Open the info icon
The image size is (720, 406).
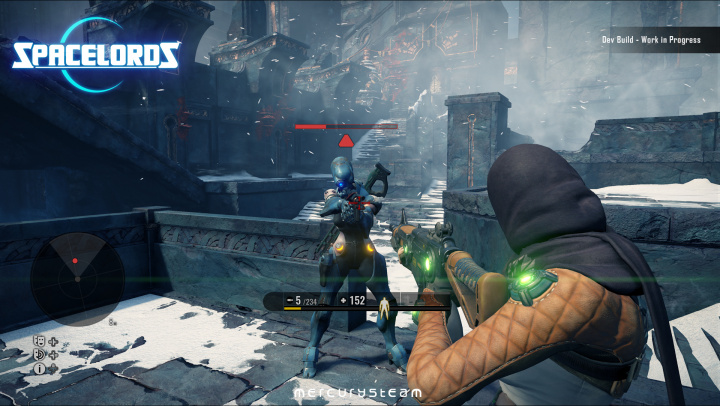pyautogui.click(x=40, y=368)
